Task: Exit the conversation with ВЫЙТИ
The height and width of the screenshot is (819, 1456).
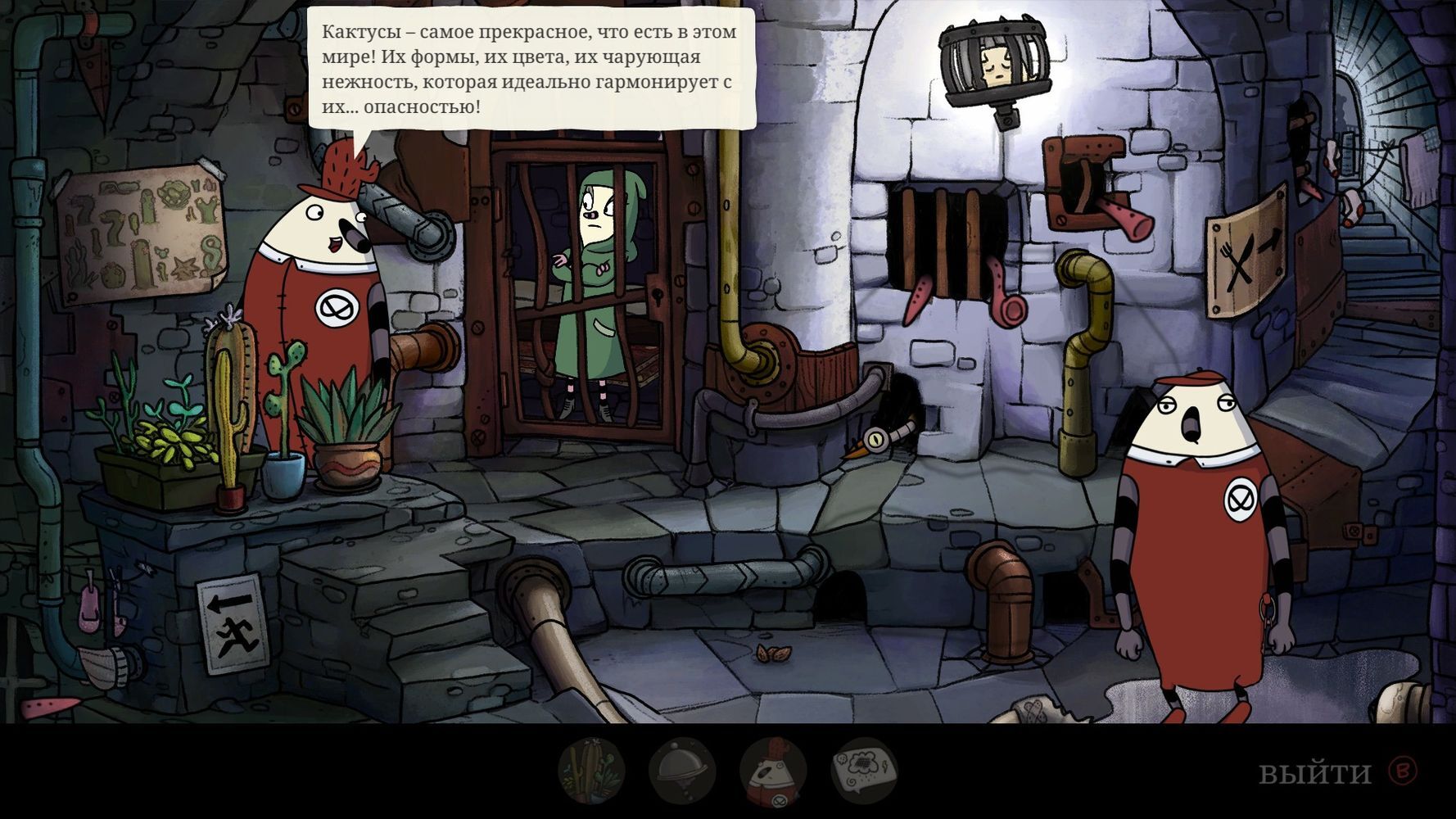Action: click(1314, 772)
